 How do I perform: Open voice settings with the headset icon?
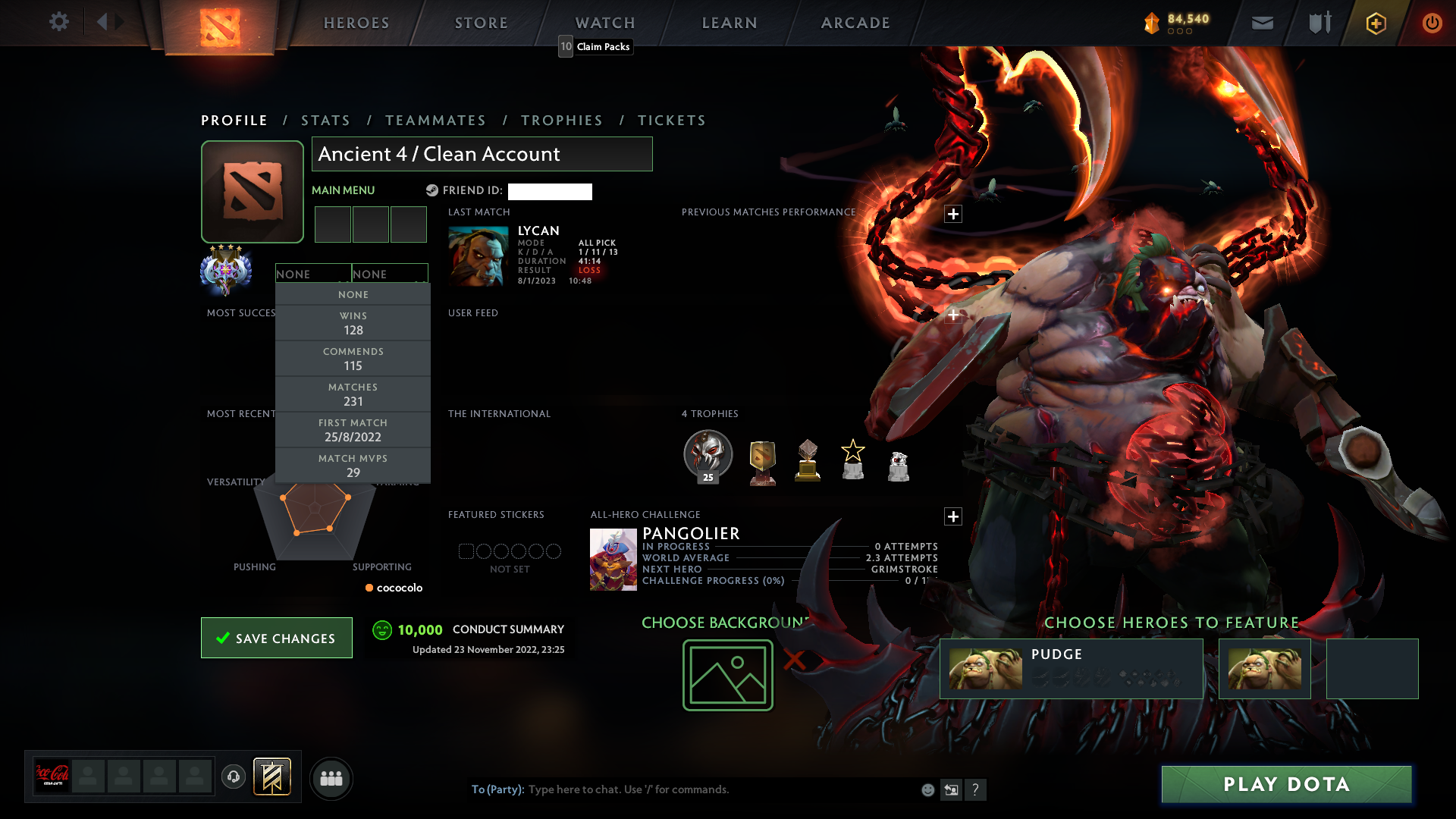pos(234,778)
